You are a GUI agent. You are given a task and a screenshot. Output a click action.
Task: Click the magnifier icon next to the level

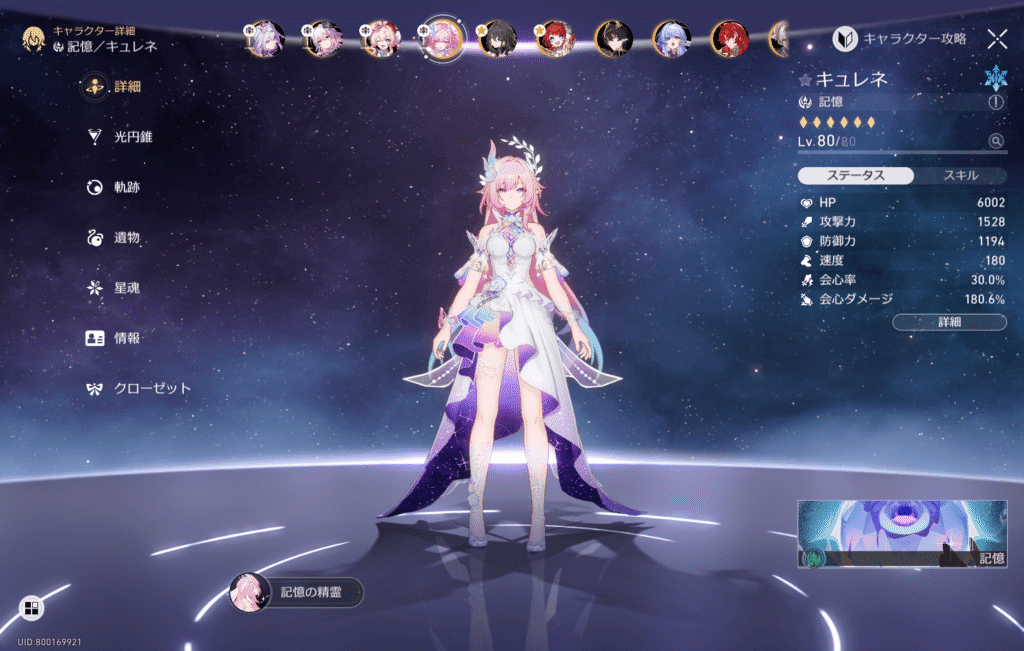click(995, 142)
